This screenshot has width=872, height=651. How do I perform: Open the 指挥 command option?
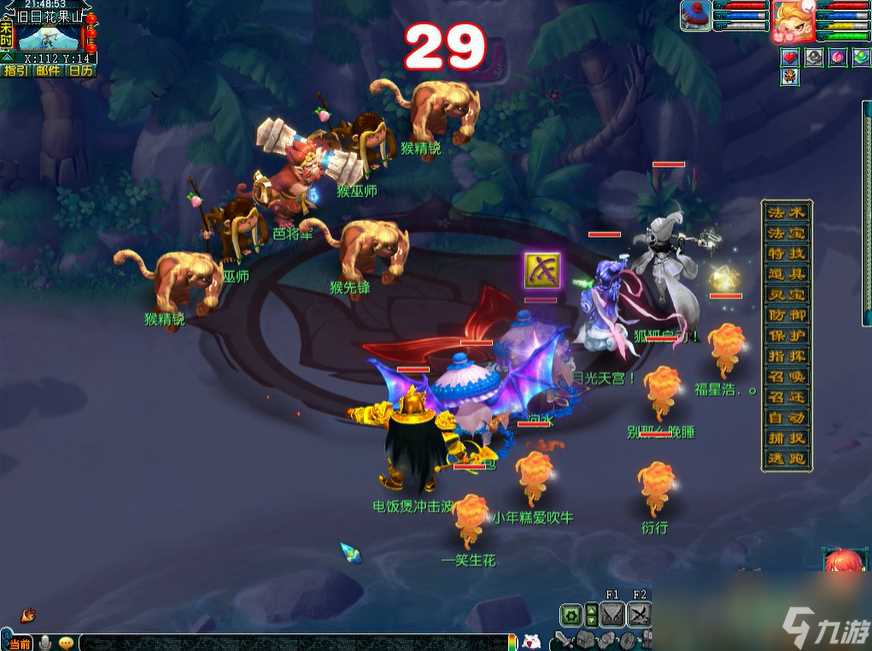click(787, 357)
